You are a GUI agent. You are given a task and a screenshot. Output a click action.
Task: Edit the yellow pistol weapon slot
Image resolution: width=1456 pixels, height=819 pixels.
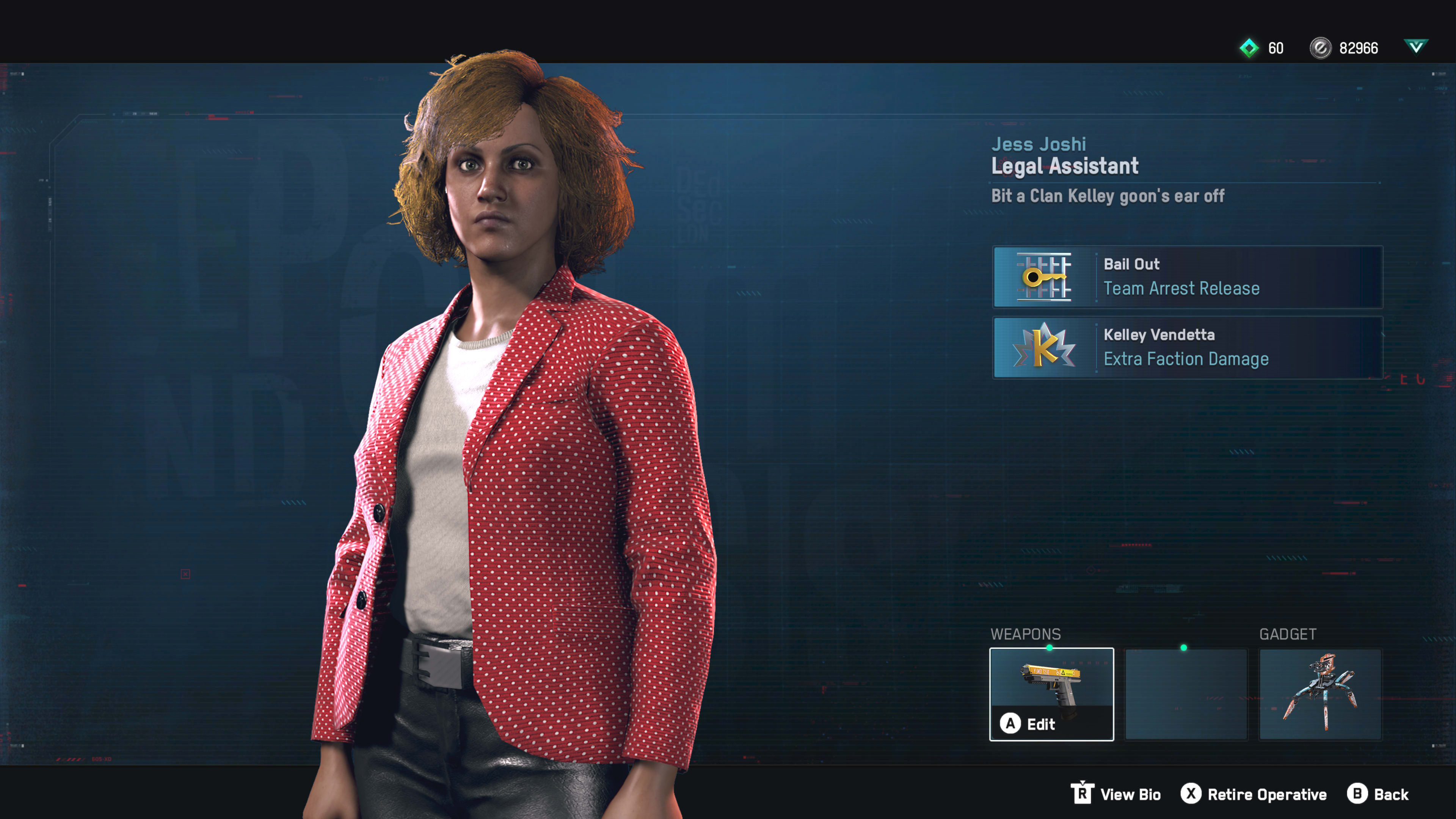1051,693
